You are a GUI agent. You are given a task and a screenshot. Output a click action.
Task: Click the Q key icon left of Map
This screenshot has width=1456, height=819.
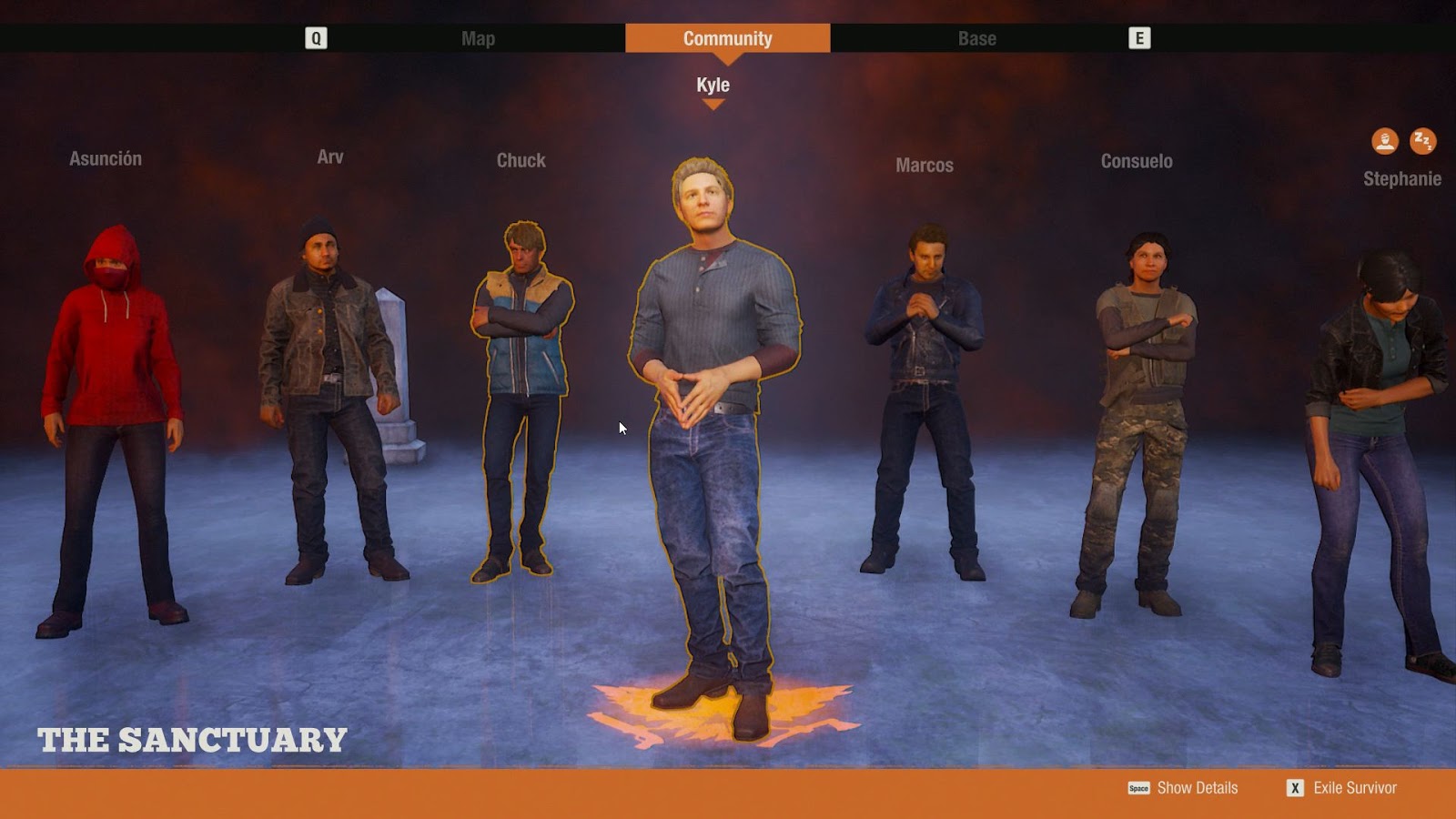coord(314,38)
